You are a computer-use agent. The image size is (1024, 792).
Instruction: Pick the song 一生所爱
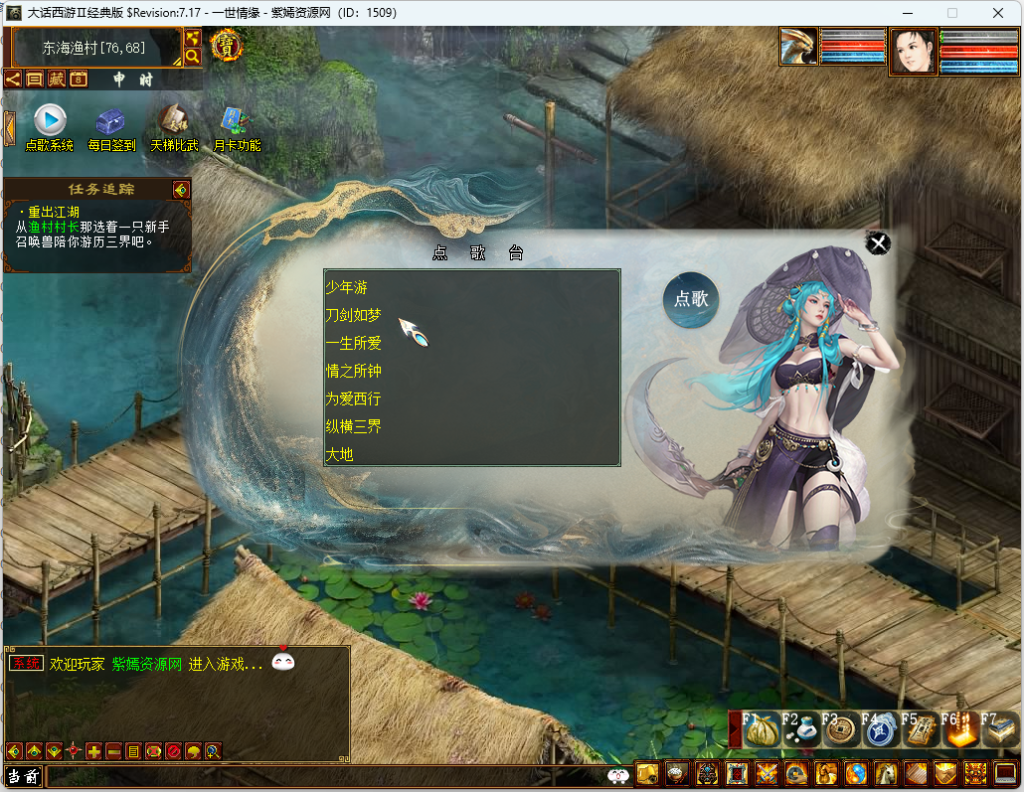353,343
